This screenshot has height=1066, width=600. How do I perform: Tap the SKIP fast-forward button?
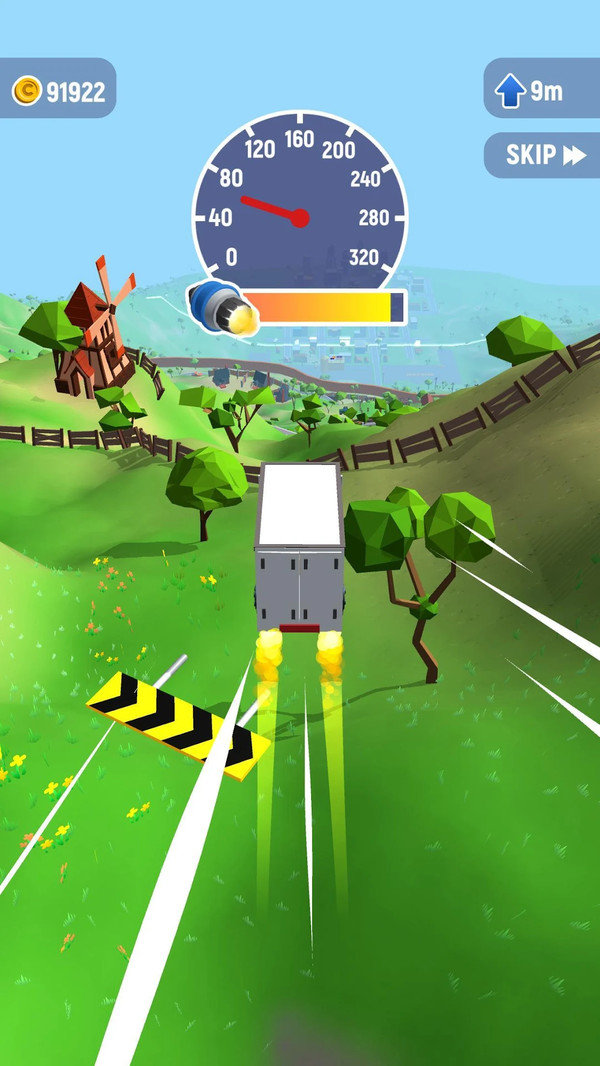coord(543,155)
